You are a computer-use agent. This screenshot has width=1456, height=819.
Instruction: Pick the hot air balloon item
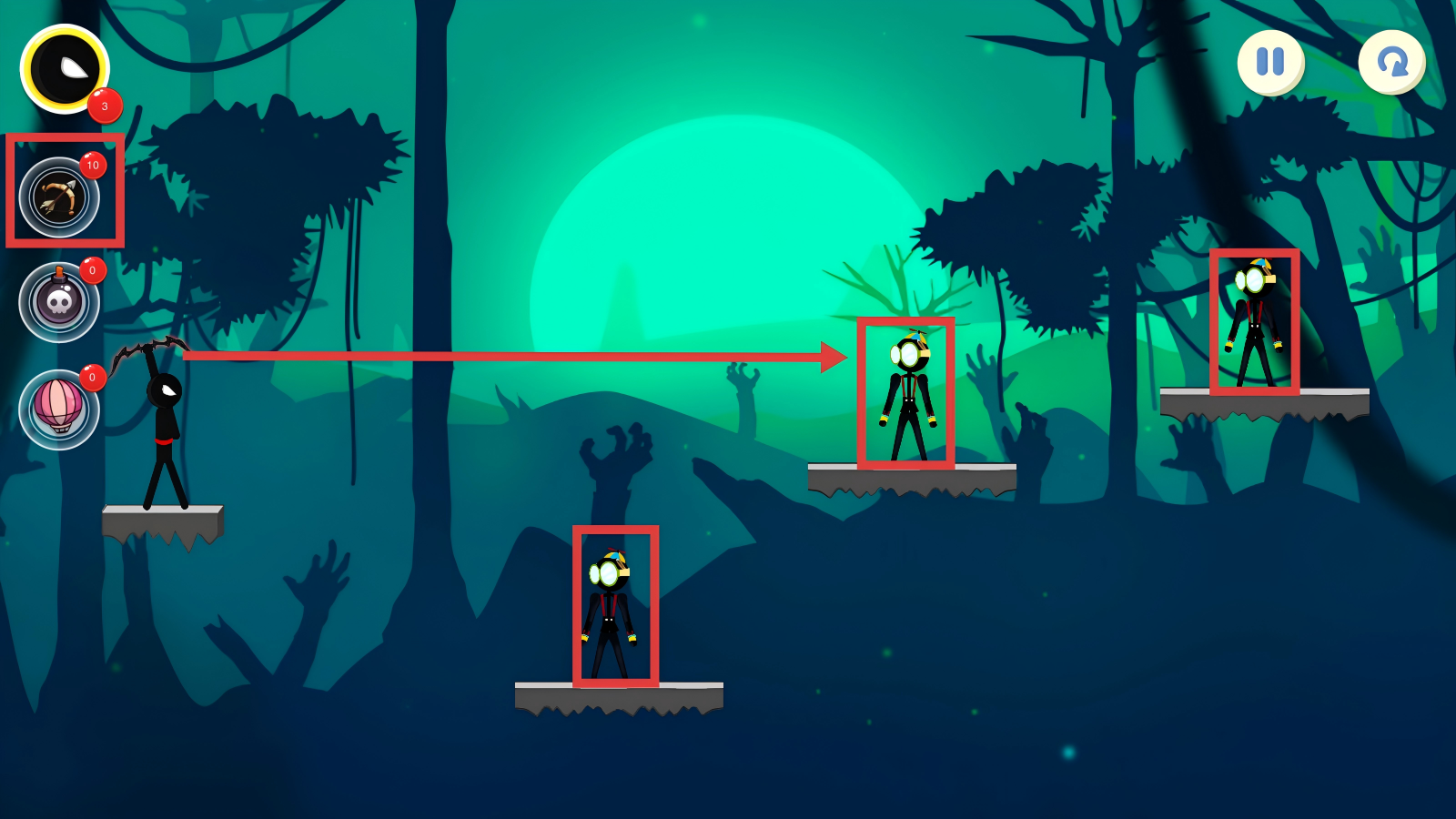[59, 409]
